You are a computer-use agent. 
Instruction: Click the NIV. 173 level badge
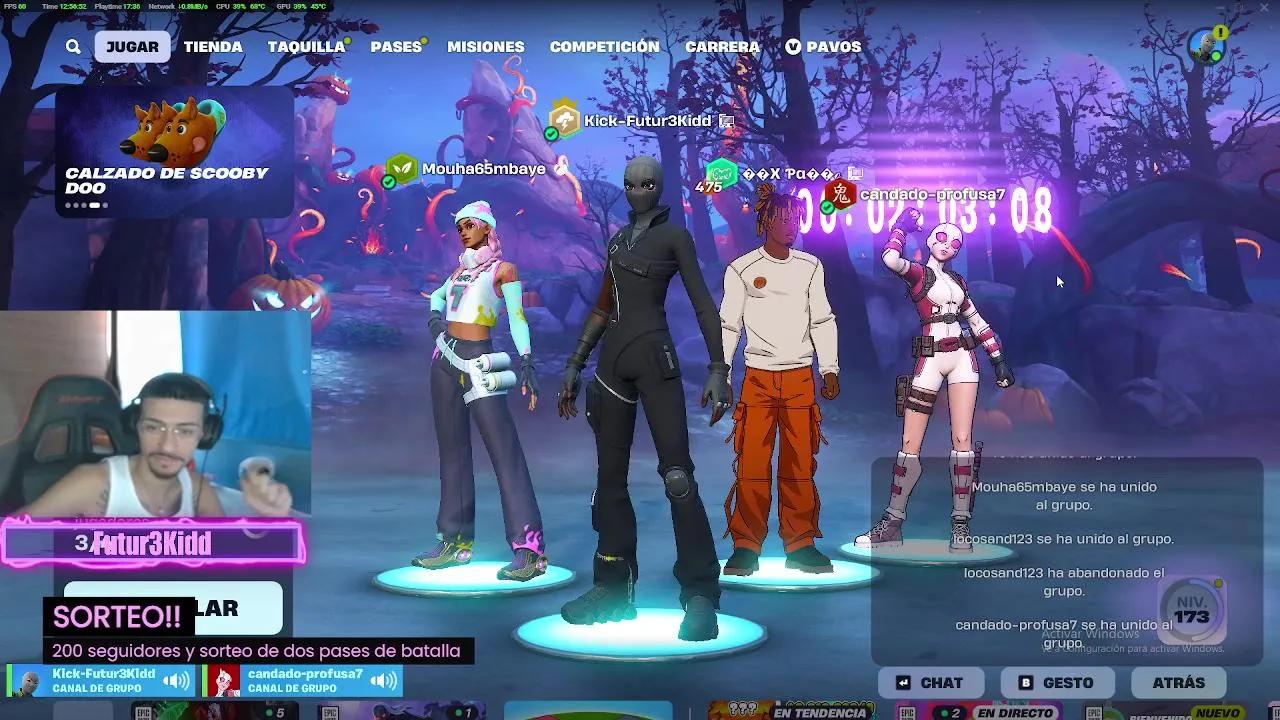click(x=1191, y=611)
